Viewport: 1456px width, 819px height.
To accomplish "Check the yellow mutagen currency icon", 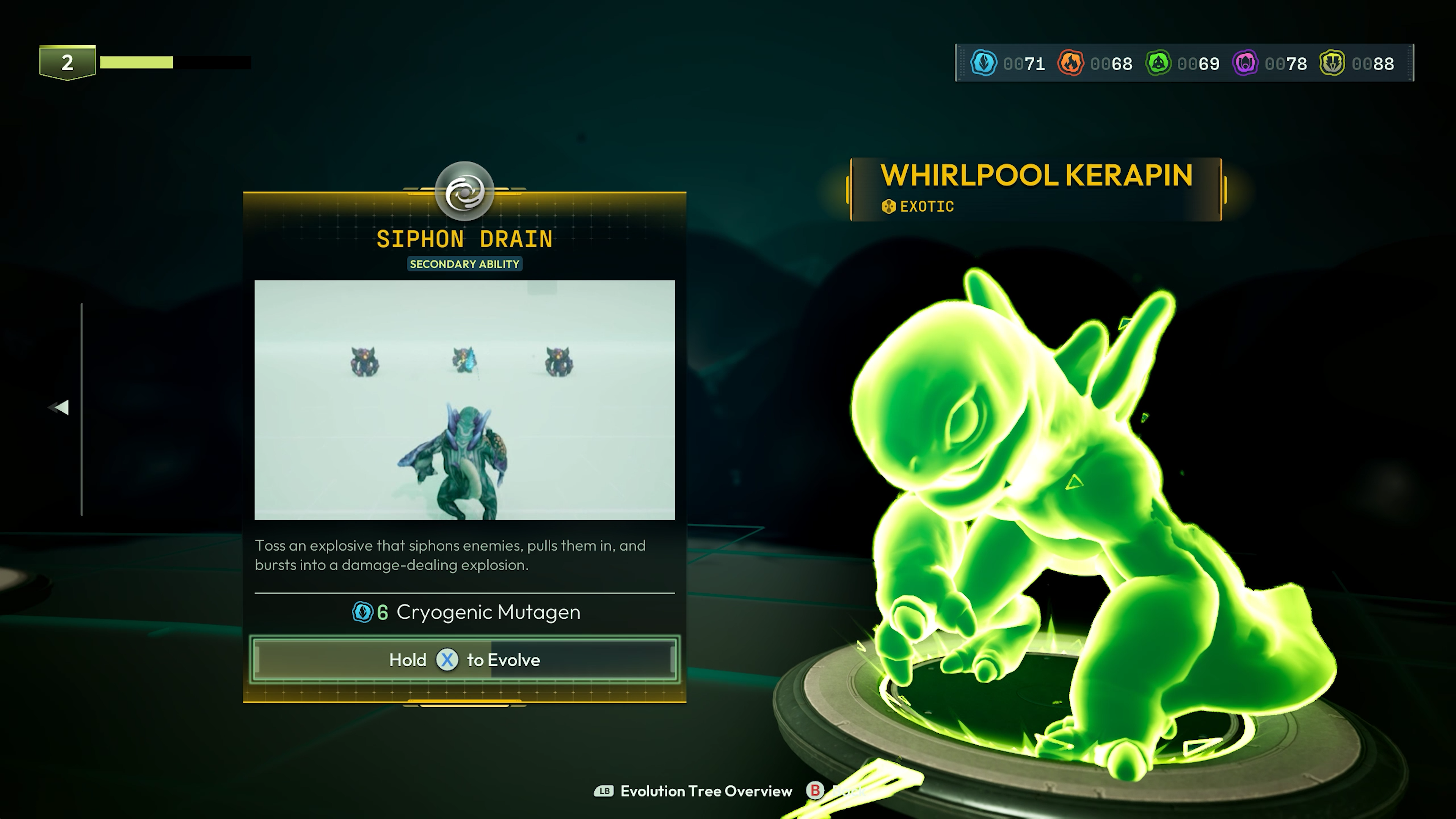I will coord(1332,63).
